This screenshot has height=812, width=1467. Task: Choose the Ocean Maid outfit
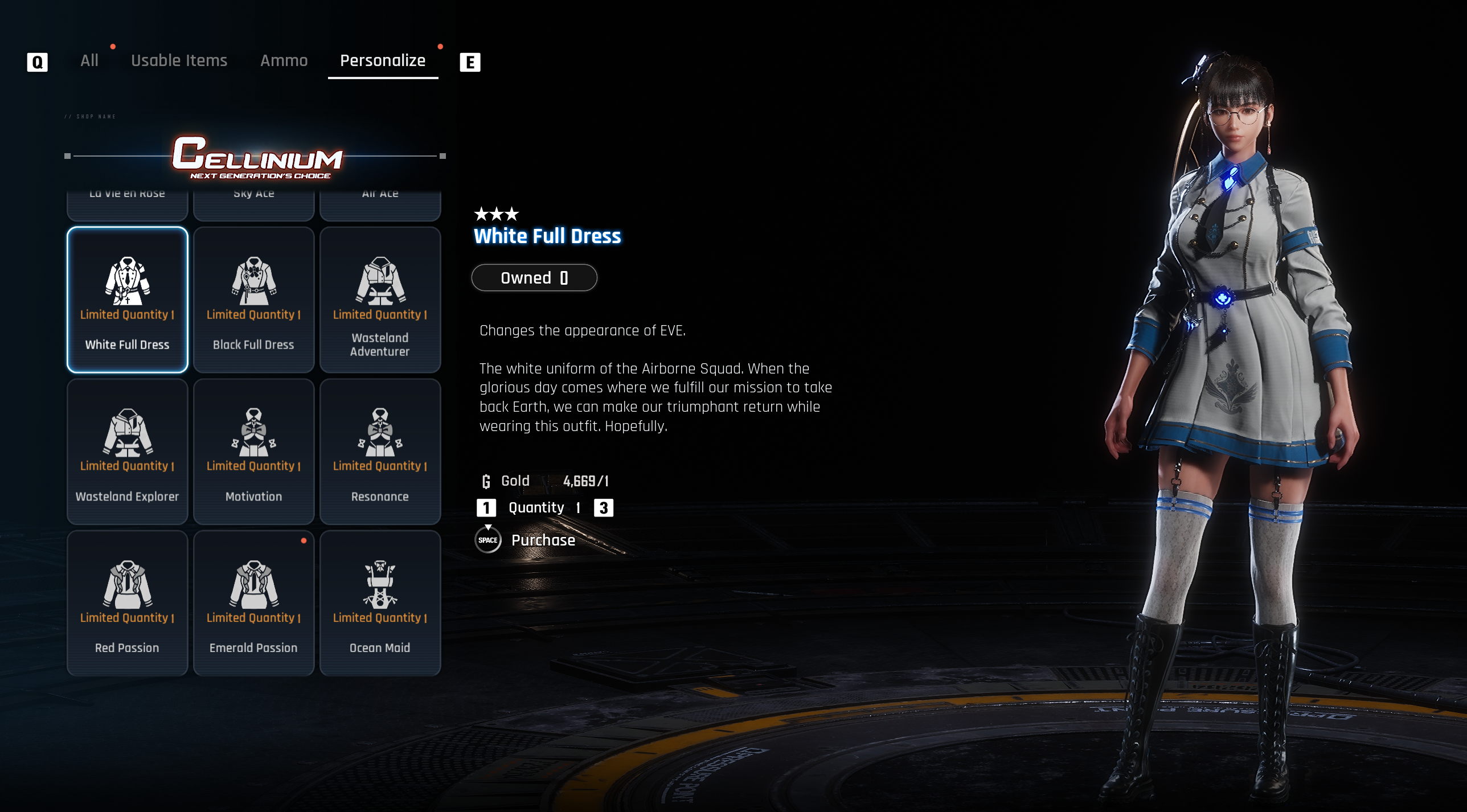click(380, 603)
